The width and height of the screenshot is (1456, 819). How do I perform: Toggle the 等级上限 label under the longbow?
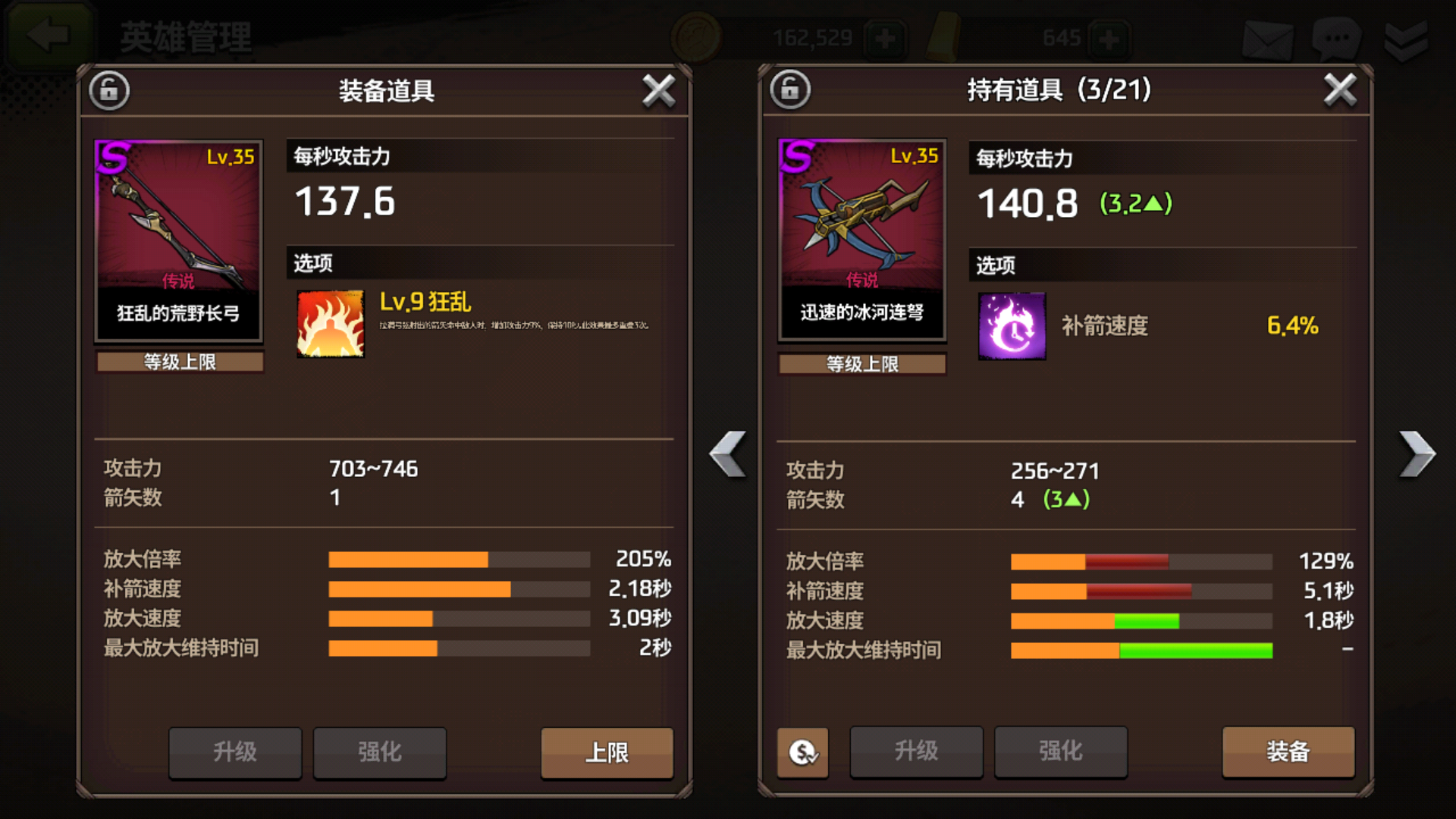point(178,363)
